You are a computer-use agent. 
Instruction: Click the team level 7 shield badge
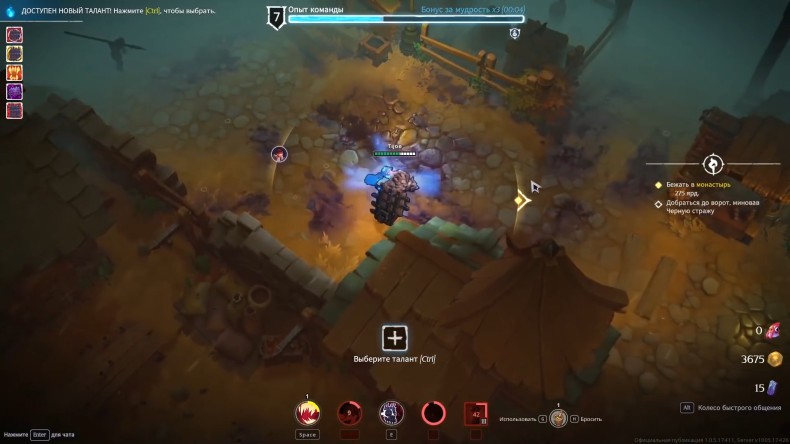pos(274,16)
